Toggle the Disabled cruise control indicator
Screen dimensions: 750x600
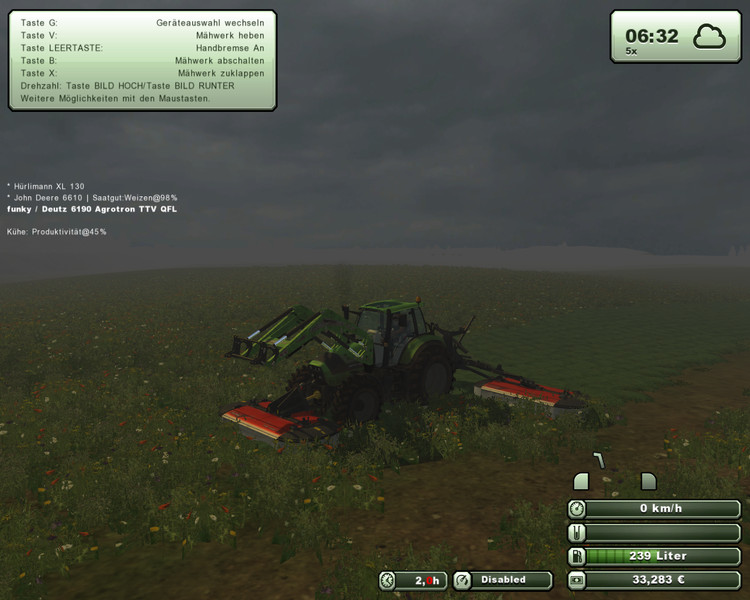(503, 580)
